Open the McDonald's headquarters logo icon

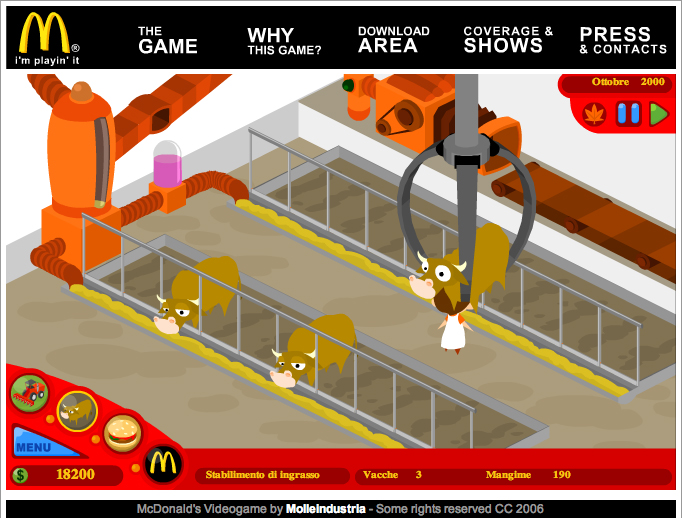point(163,463)
